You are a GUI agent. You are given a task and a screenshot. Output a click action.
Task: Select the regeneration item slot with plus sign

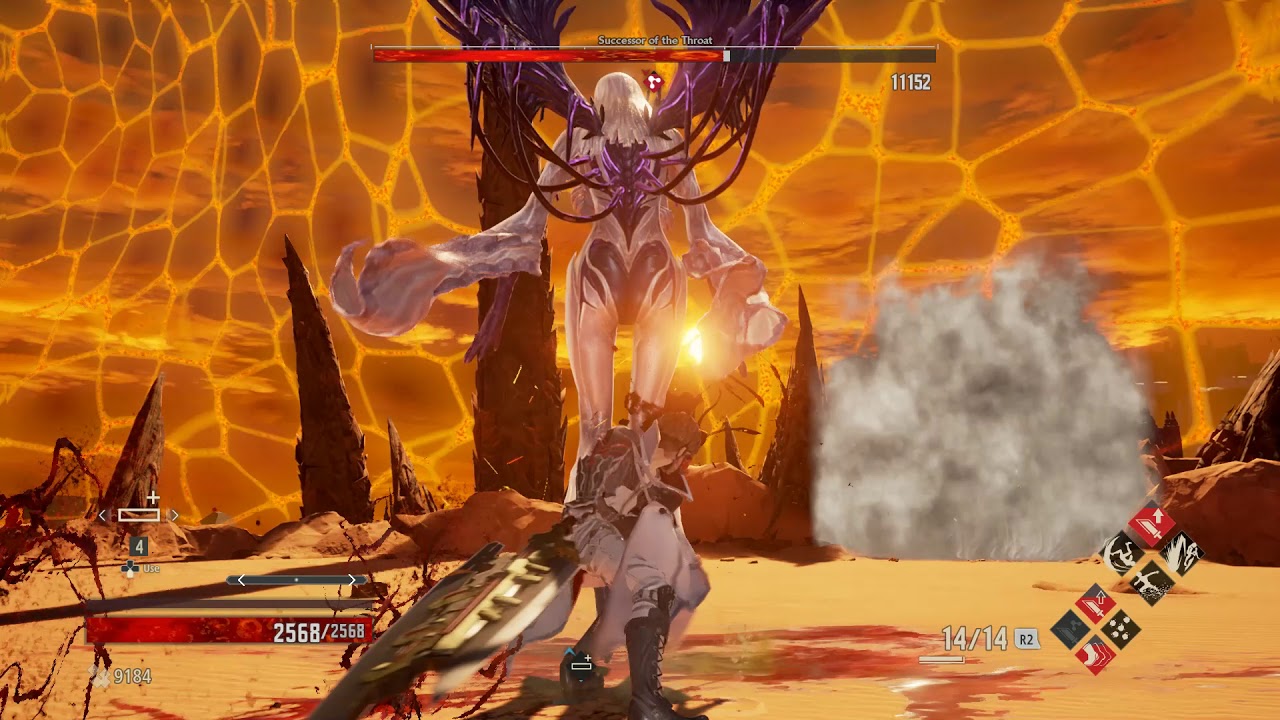[139, 514]
